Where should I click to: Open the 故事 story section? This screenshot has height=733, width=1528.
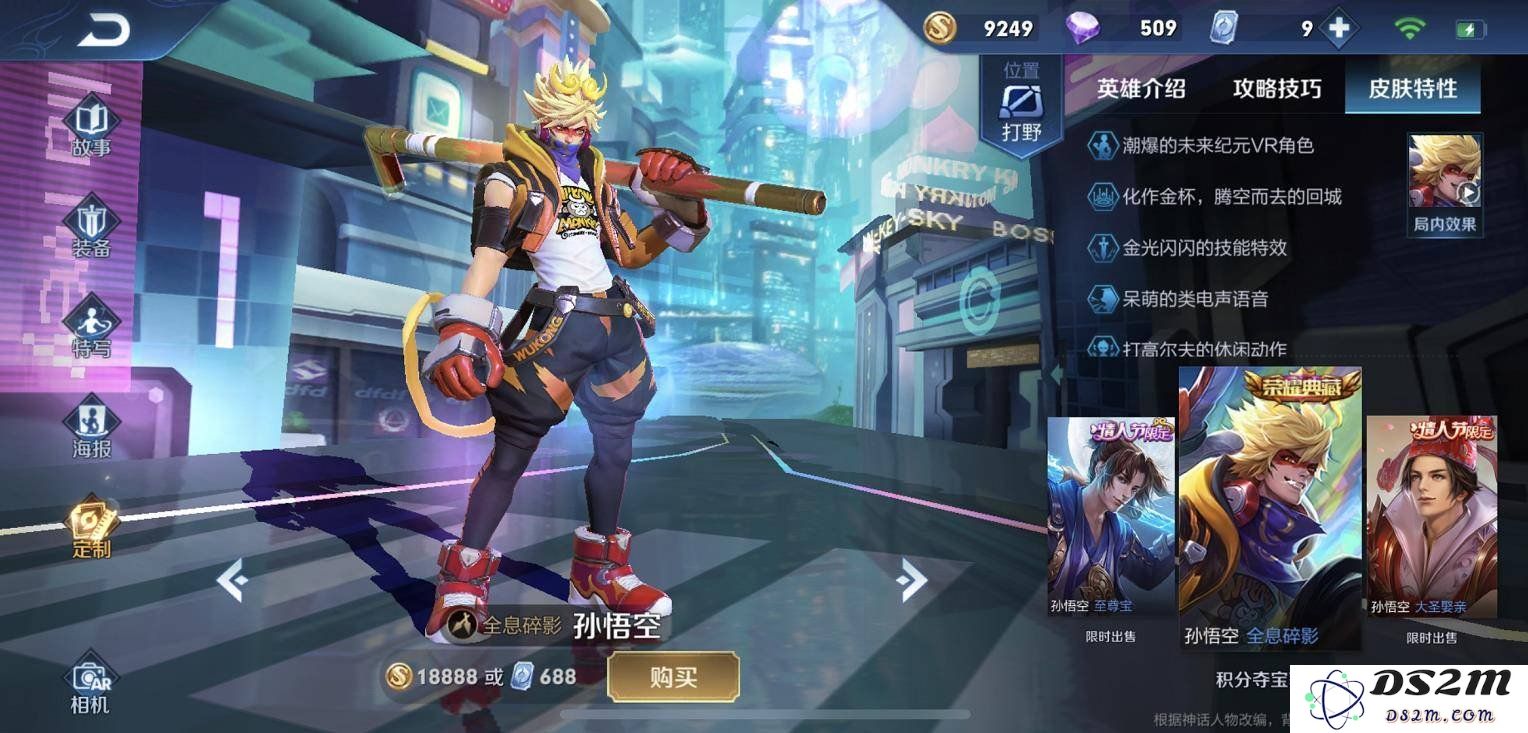click(x=91, y=127)
